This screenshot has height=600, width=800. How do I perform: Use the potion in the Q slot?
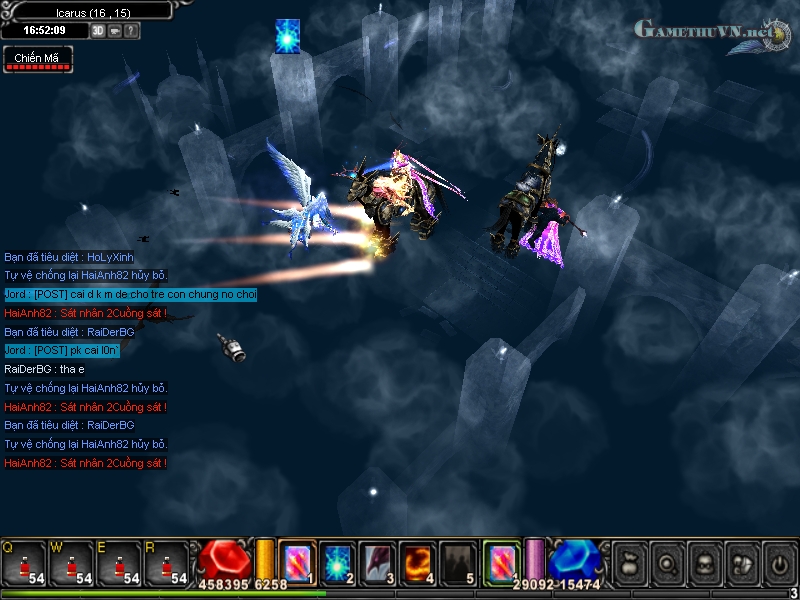[24, 563]
